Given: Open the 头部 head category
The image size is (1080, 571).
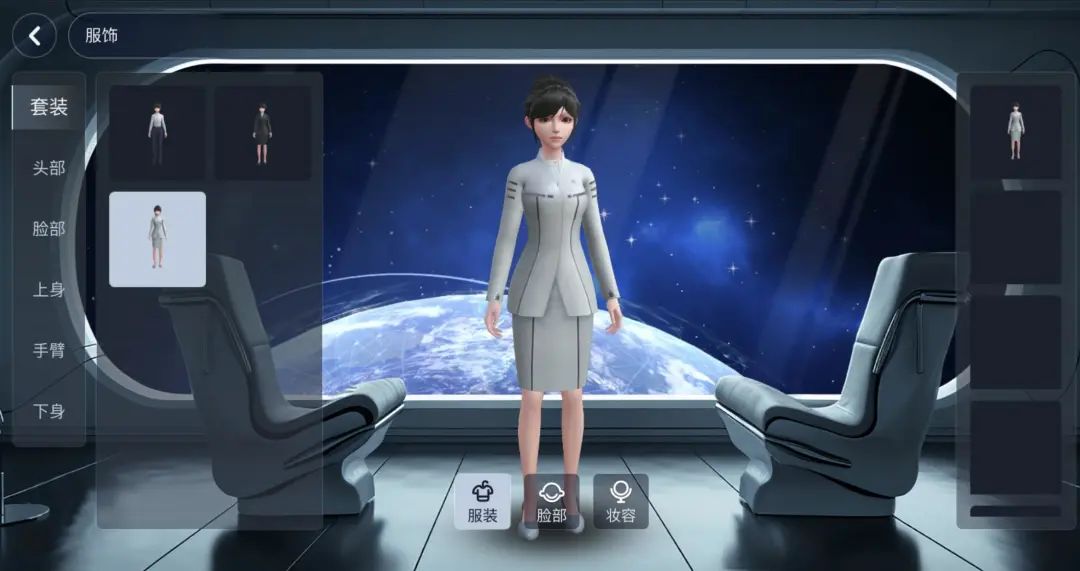Looking at the screenshot, I should [48, 168].
